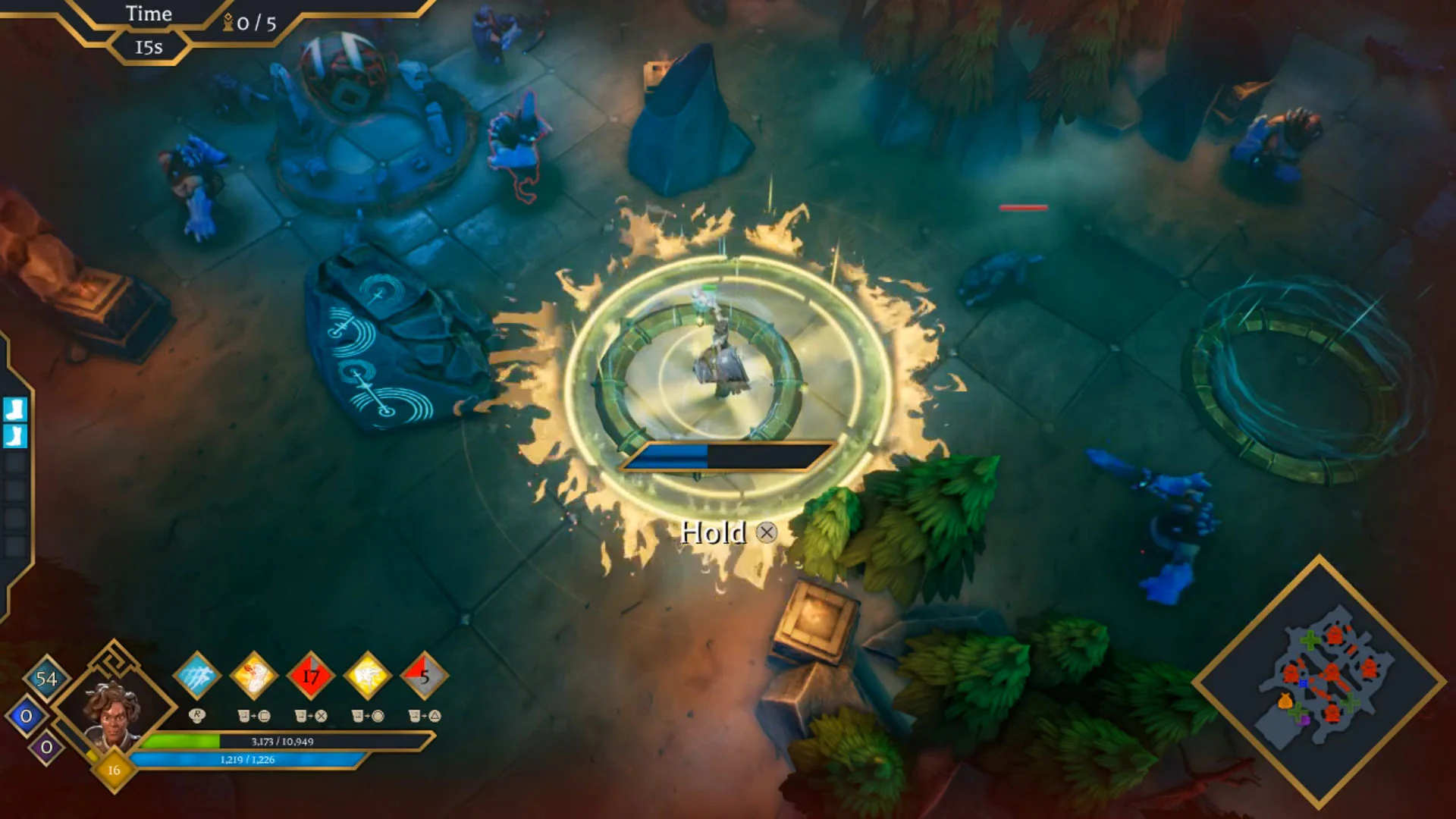Viewport: 1456px width, 819px height.
Task: Click the 0/5 objective tab
Action: click(253, 23)
